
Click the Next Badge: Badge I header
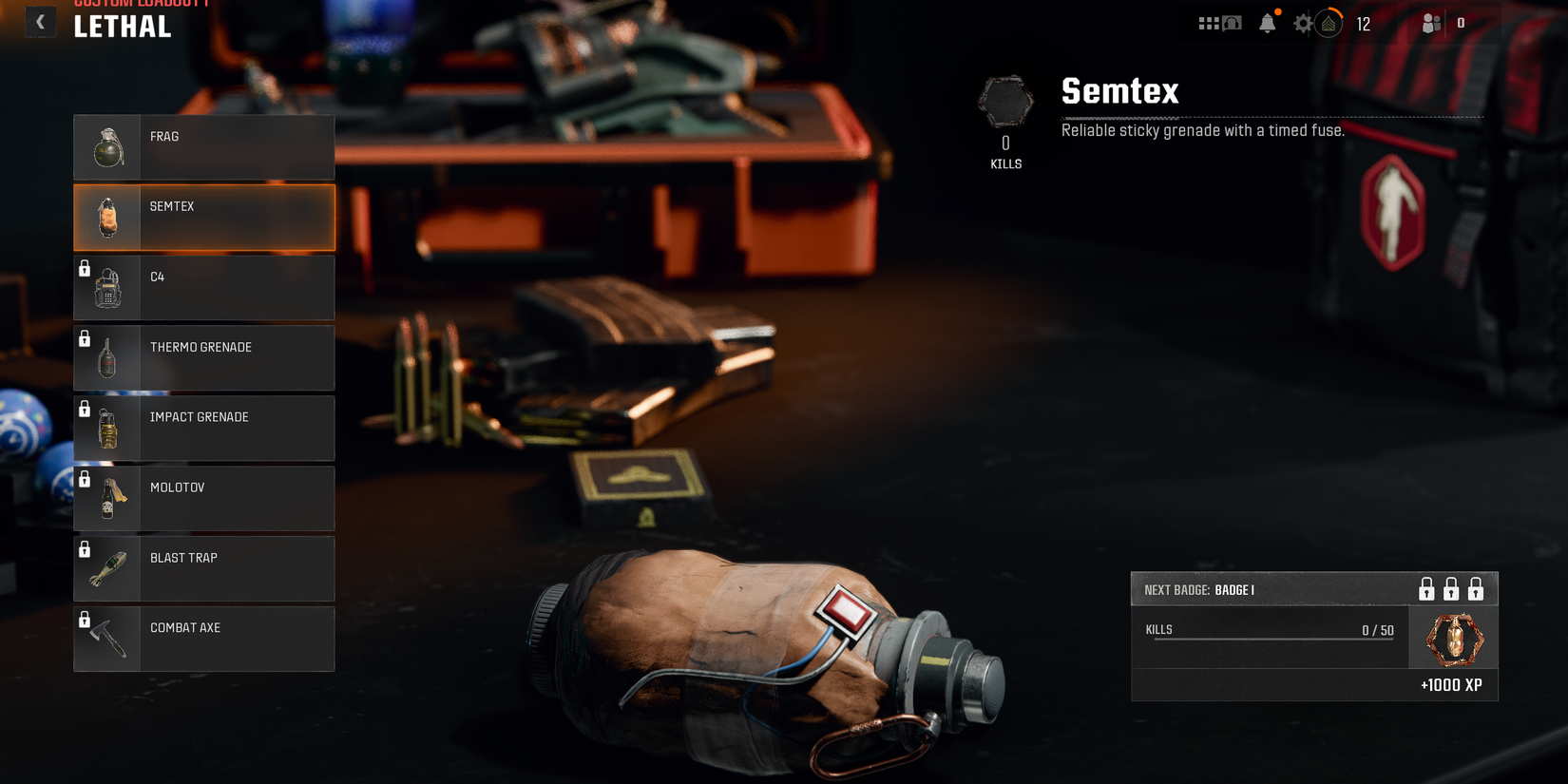pos(1202,589)
